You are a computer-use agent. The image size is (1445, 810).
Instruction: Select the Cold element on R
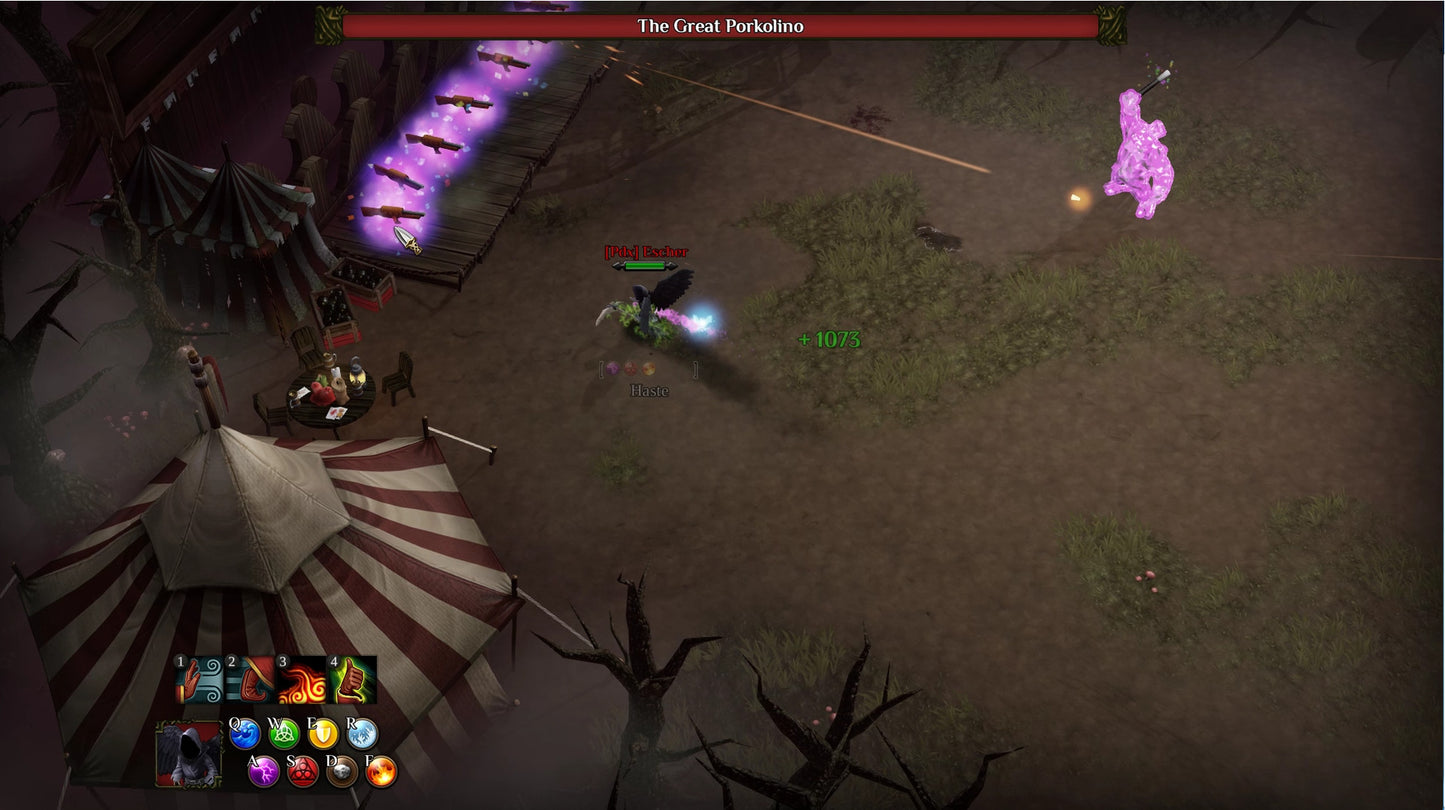pos(361,735)
